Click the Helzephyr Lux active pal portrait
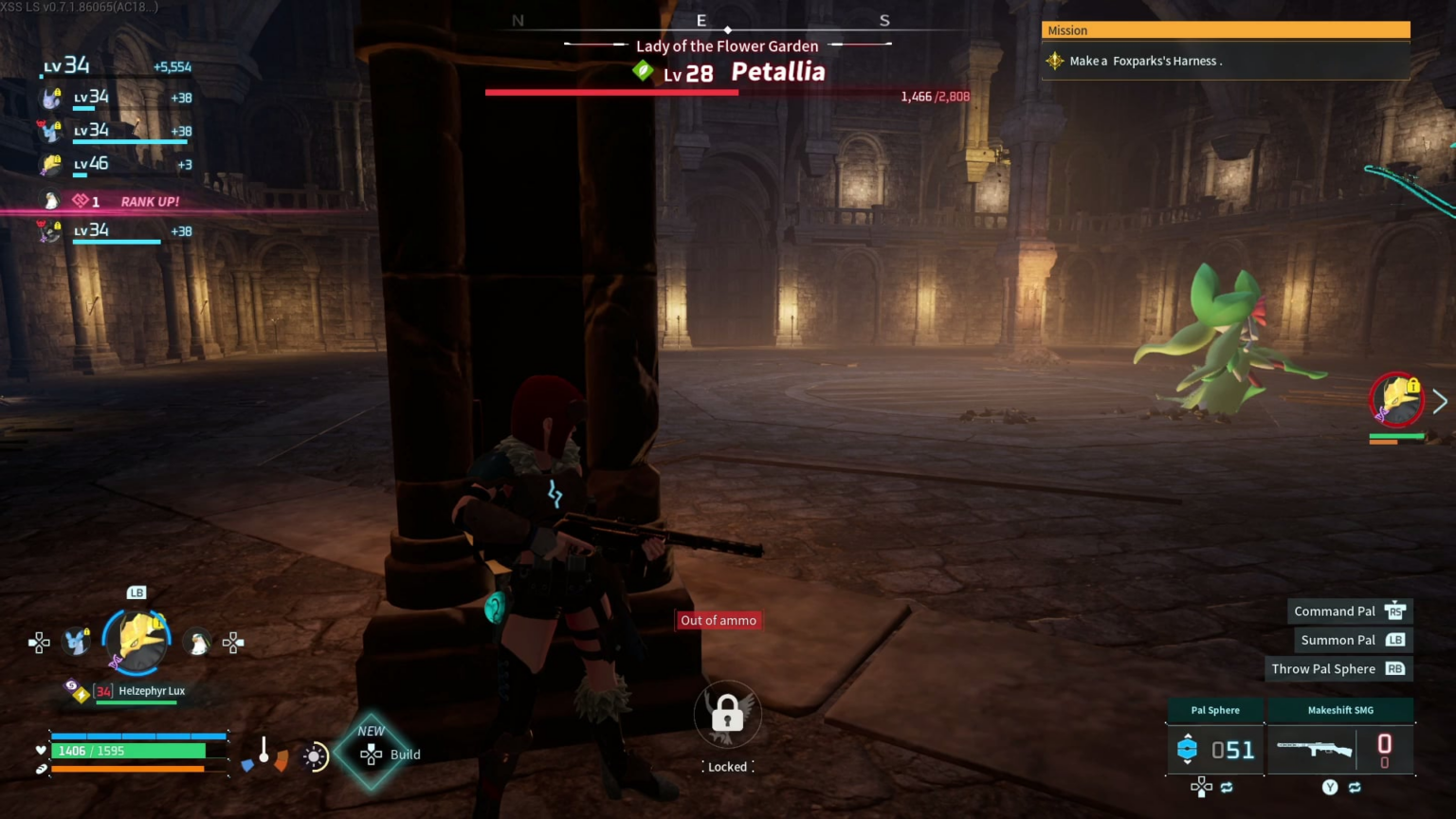The image size is (1456, 819). pyautogui.click(x=137, y=642)
